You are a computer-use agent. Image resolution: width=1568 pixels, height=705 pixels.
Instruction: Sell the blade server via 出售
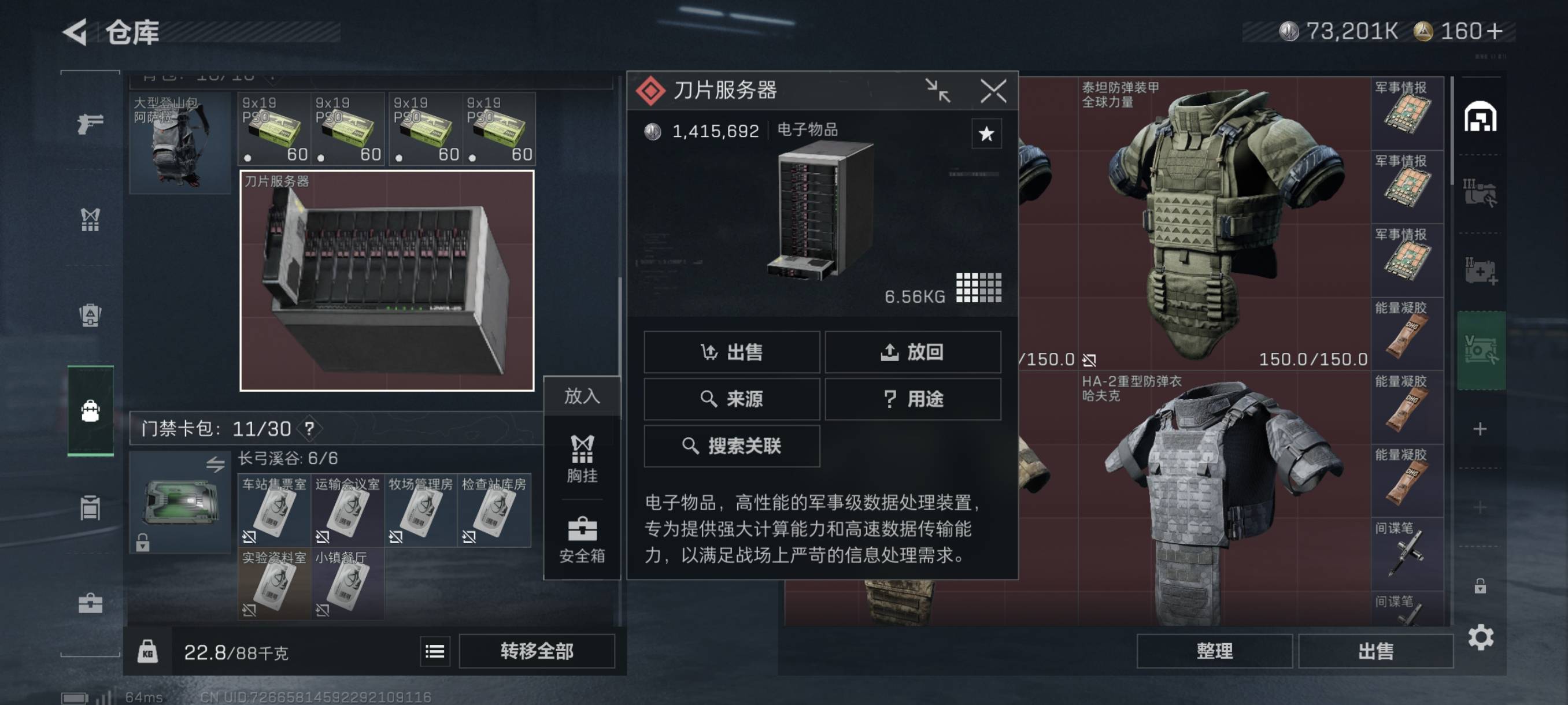point(731,351)
